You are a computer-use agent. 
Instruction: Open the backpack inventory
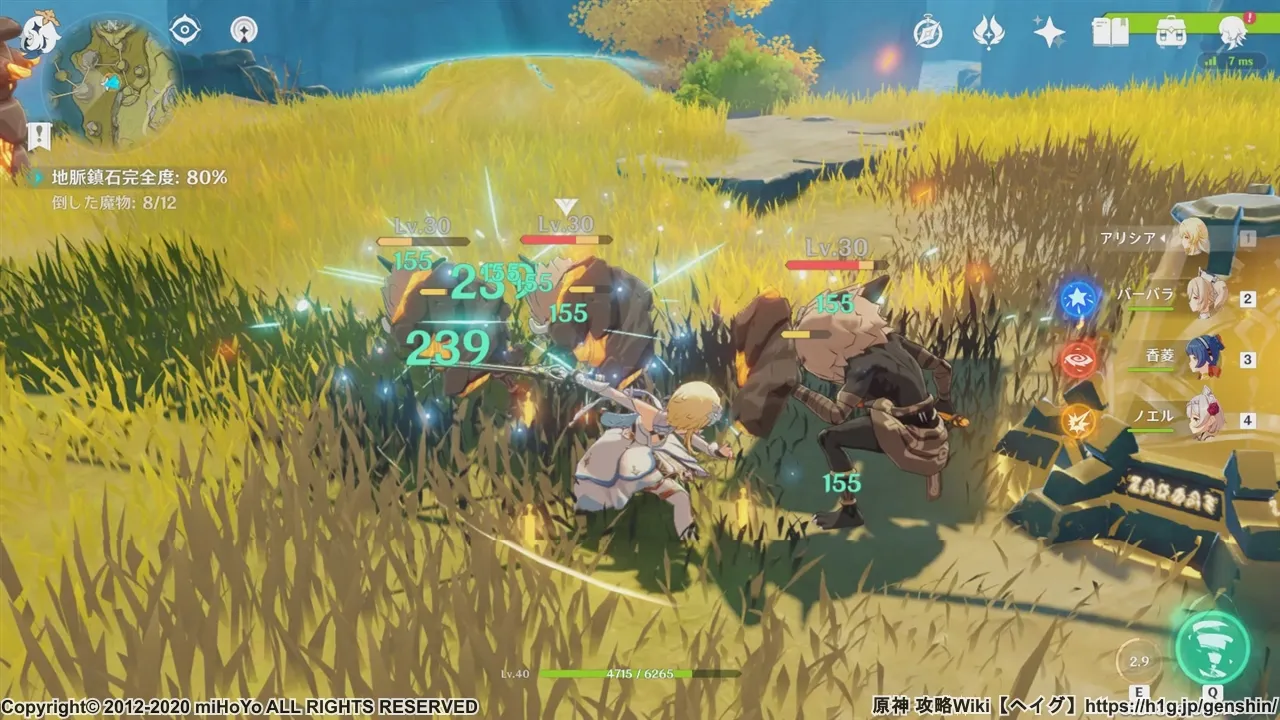(x=1170, y=33)
